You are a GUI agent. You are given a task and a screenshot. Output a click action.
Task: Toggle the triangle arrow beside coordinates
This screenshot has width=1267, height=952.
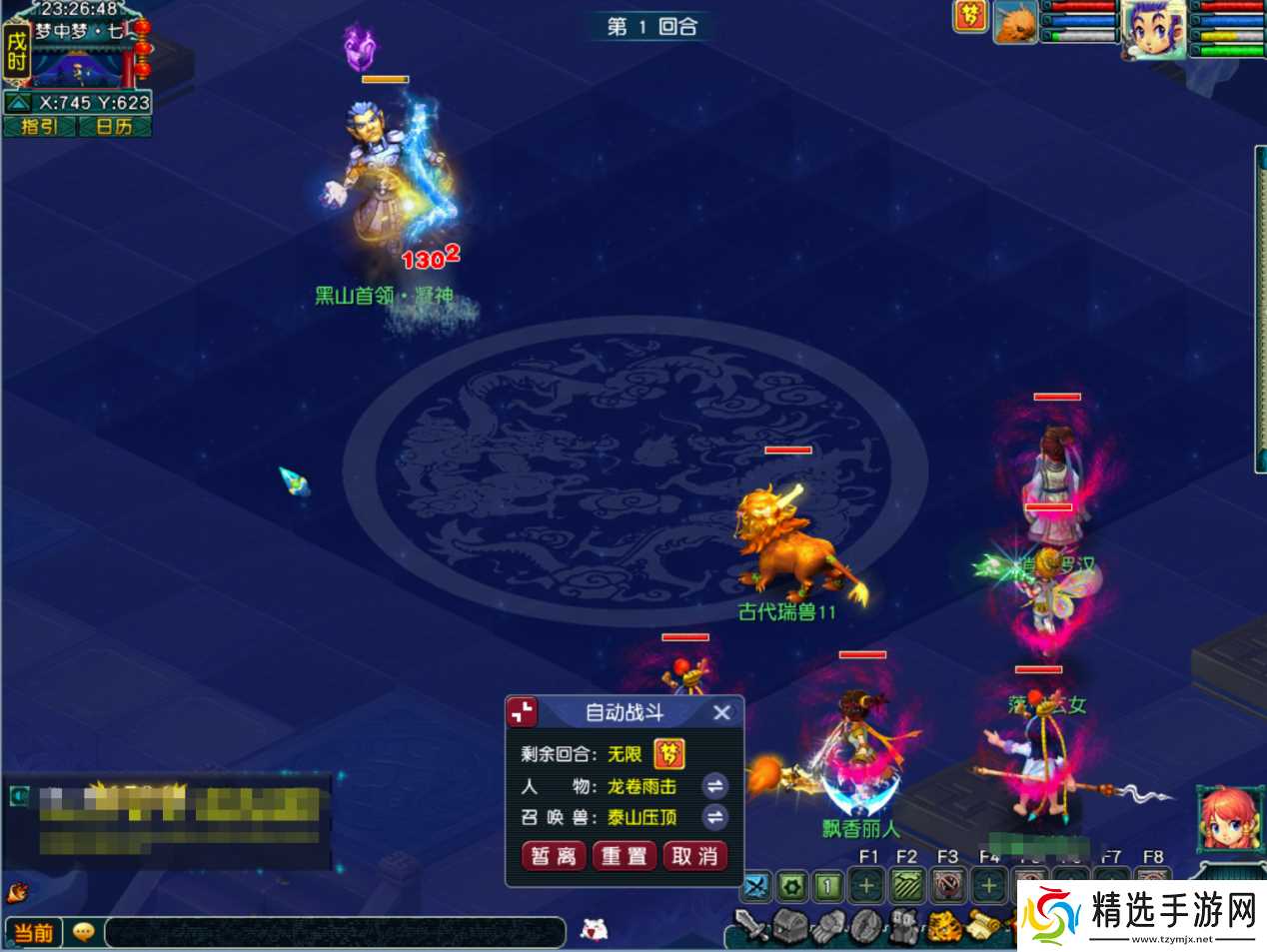[x=18, y=103]
